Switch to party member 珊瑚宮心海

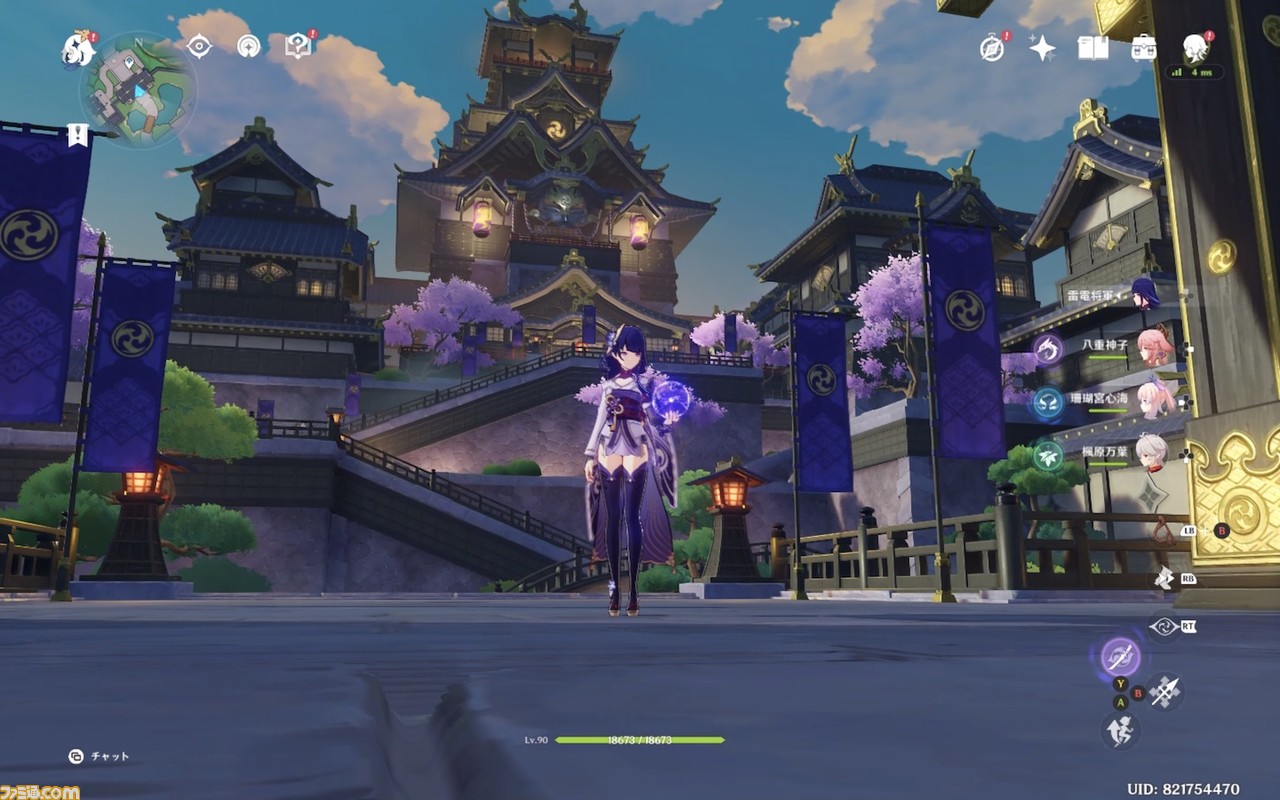[1150, 399]
